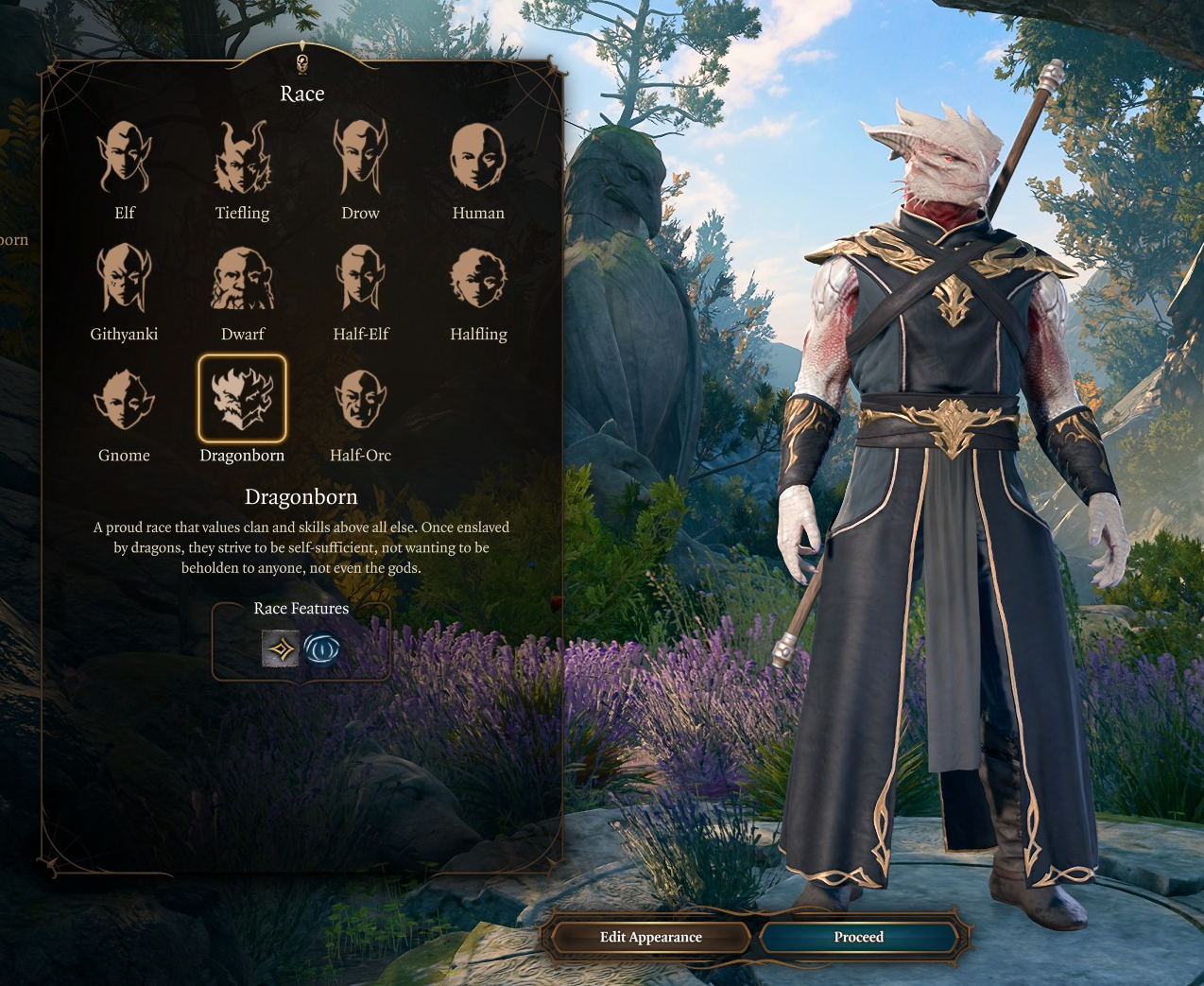Viewport: 1204px width, 986px height.
Task: Select the Gnome race
Action: tap(125, 400)
